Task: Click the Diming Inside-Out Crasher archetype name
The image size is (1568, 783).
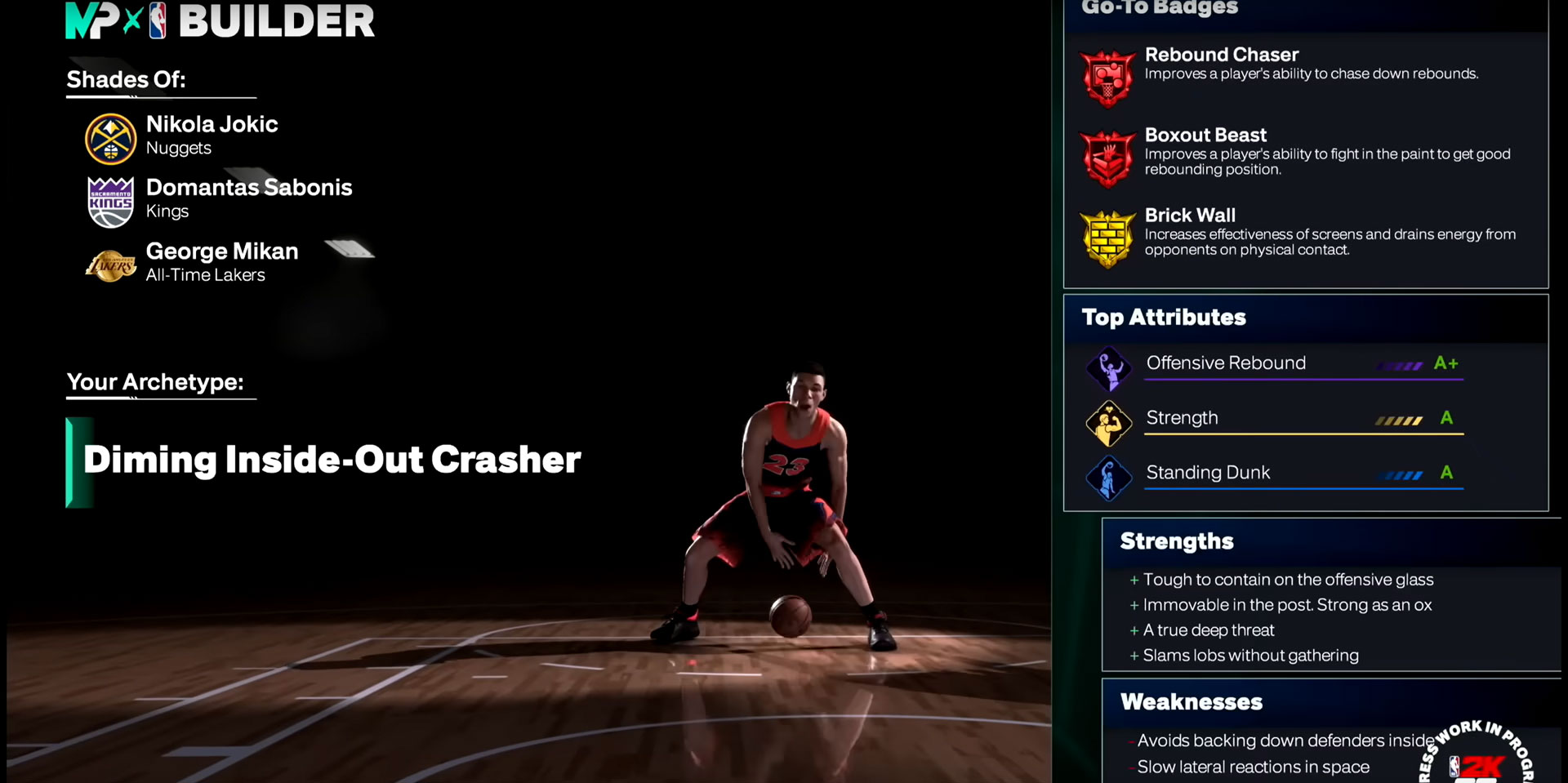Action: [332, 460]
